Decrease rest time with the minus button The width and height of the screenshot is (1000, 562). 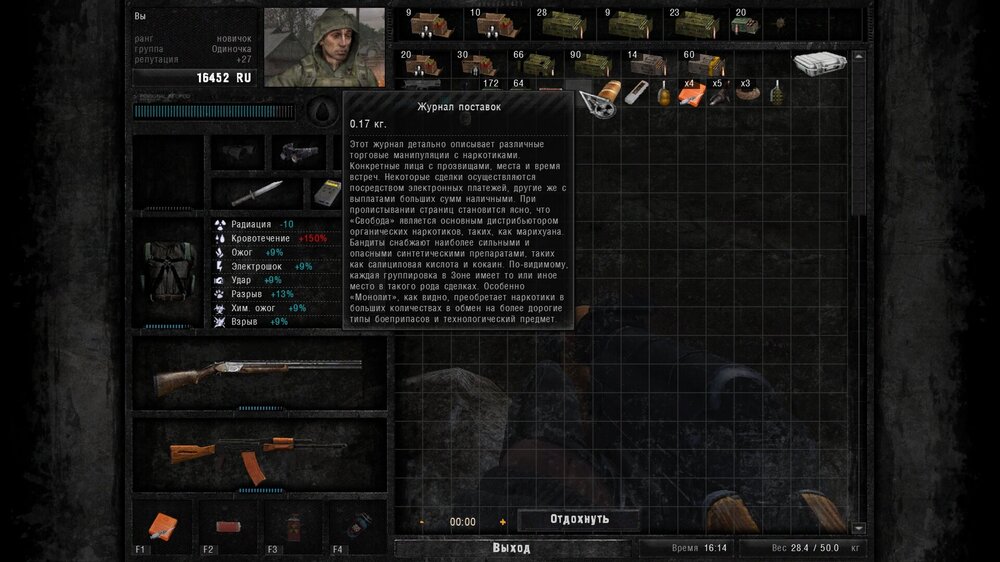point(422,522)
